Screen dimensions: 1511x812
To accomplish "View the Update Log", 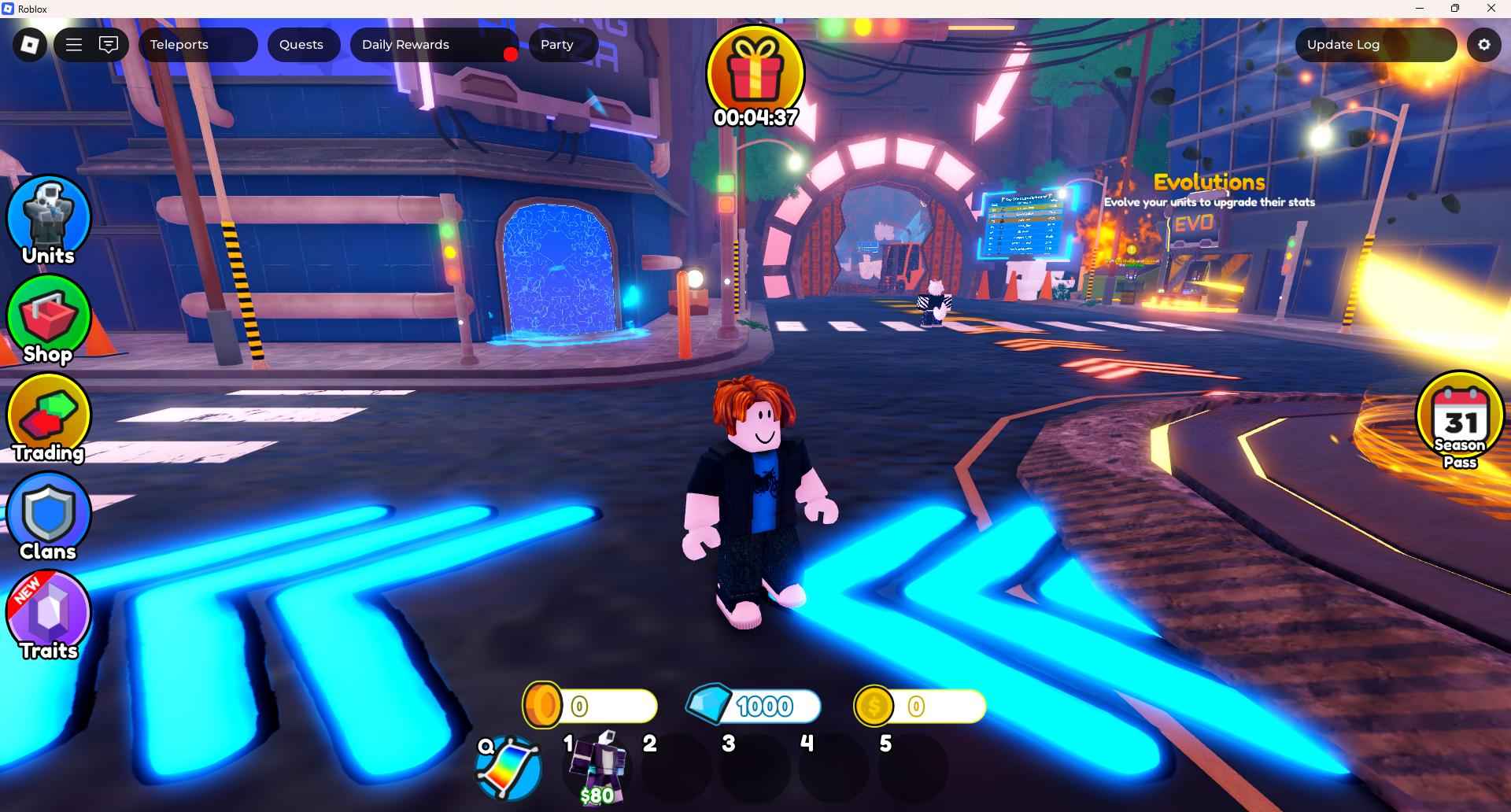I will coord(1374,45).
